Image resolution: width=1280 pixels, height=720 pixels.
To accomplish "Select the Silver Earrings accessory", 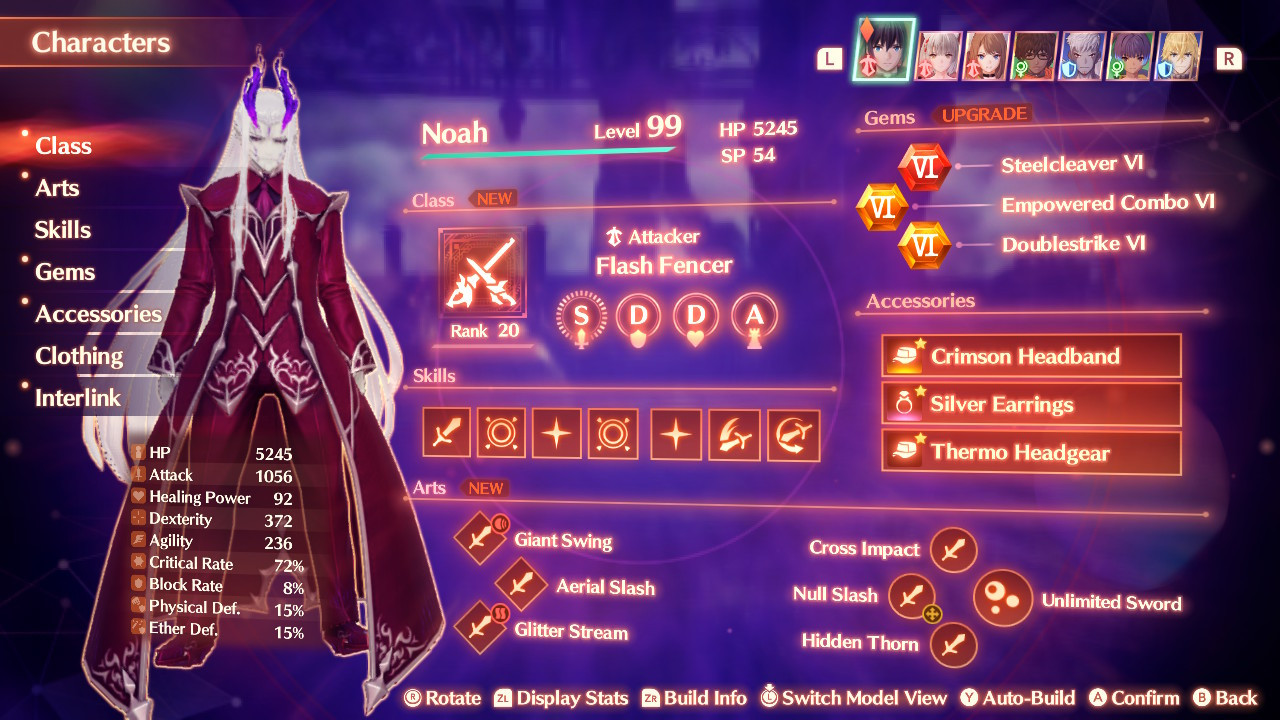I will point(1031,404).
